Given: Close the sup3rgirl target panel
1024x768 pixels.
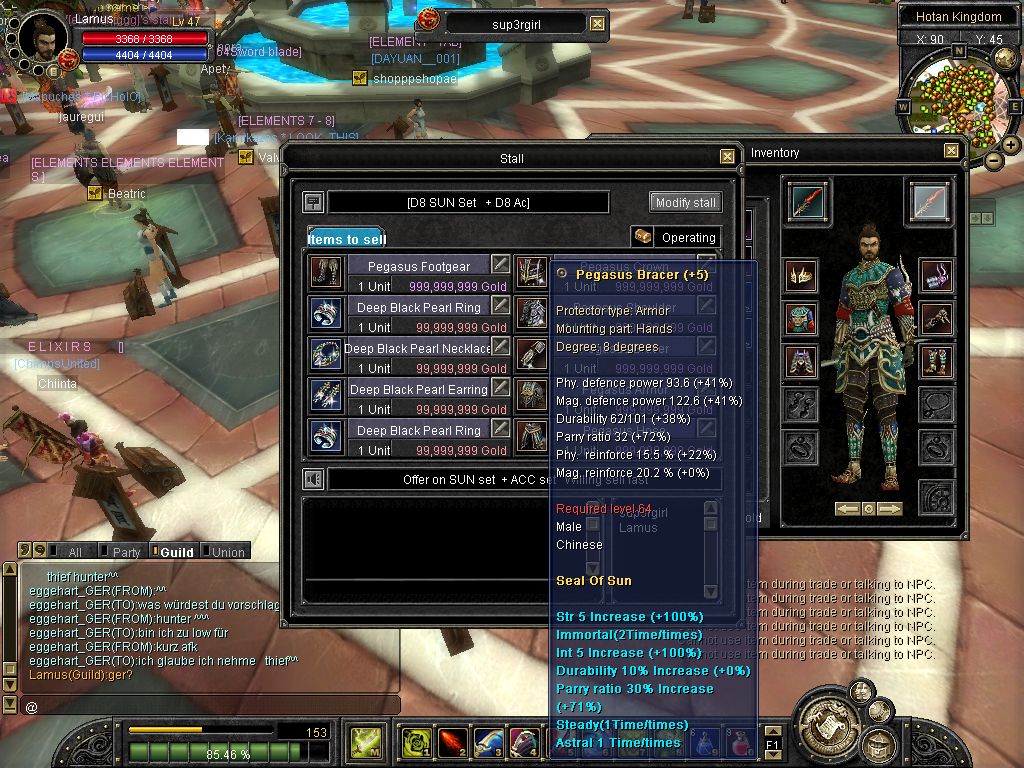Looking at the screenshot, I should (x=597, y=24).
